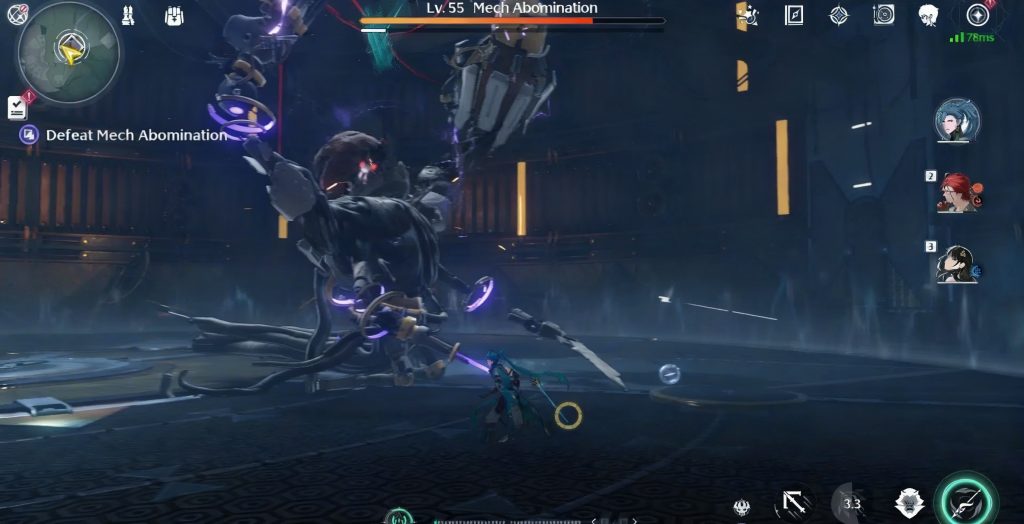This screenshot has height=524, width=1024.
Task: Tap the skill on 3.3 cooldown
Action: coord(852,503)
